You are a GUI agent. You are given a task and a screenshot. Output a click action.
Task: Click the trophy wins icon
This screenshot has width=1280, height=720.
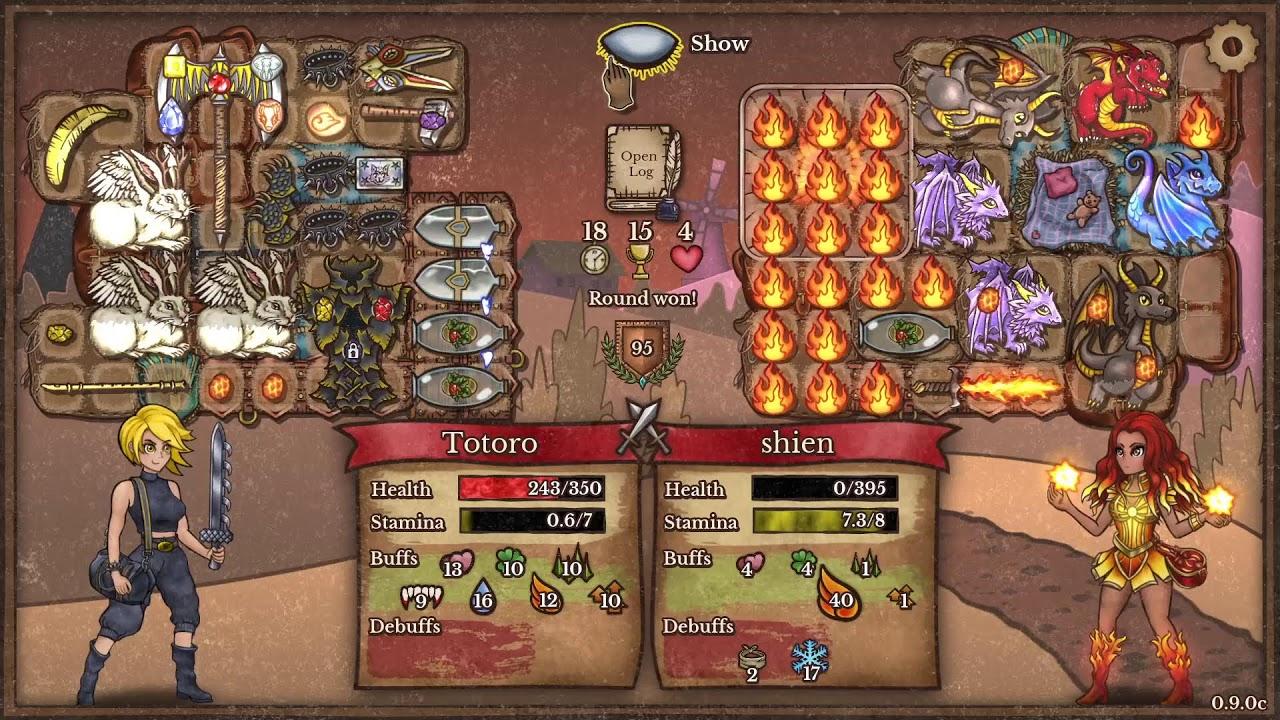point(640,260)
